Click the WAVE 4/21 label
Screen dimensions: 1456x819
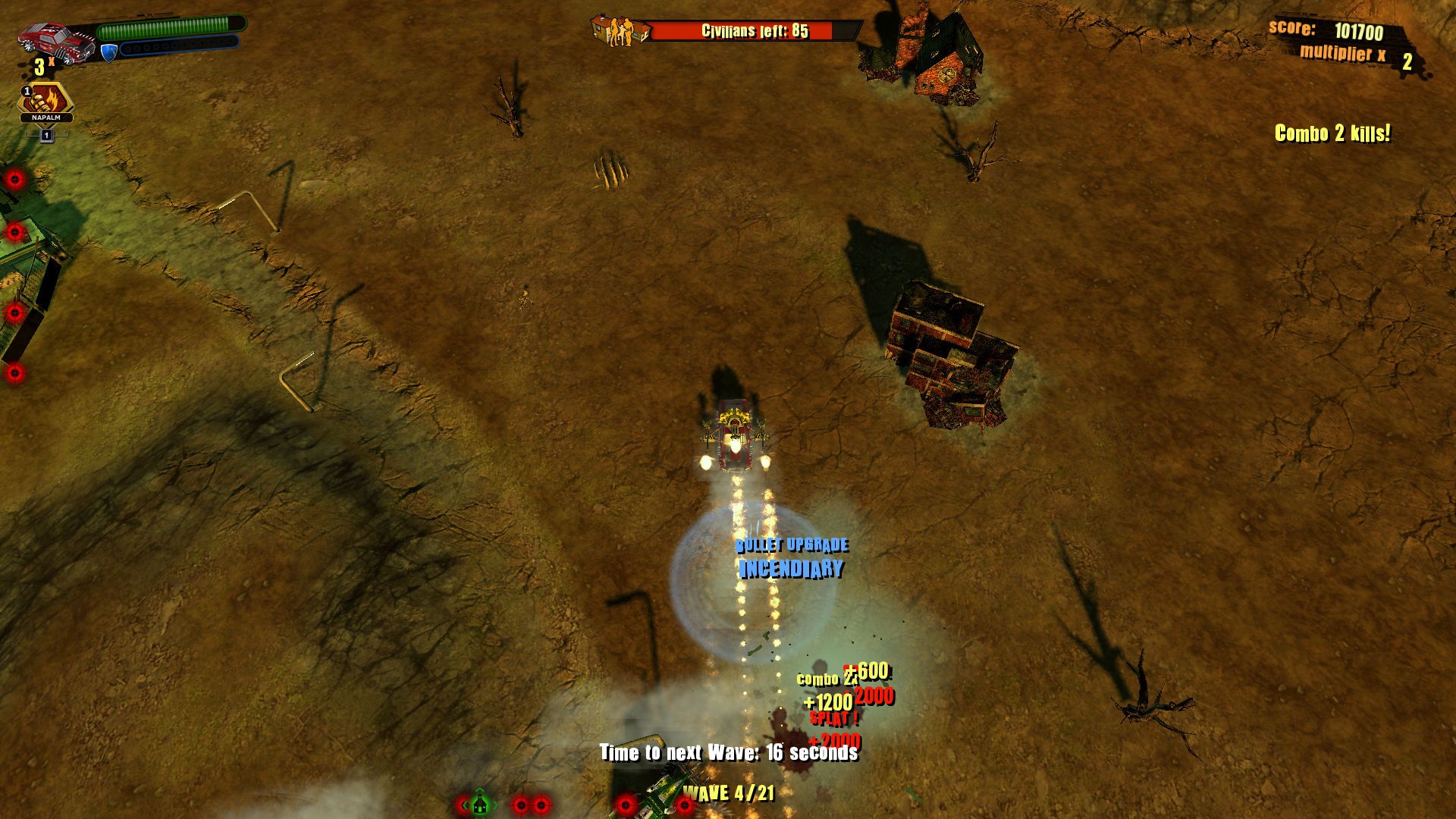click(728, 795)
